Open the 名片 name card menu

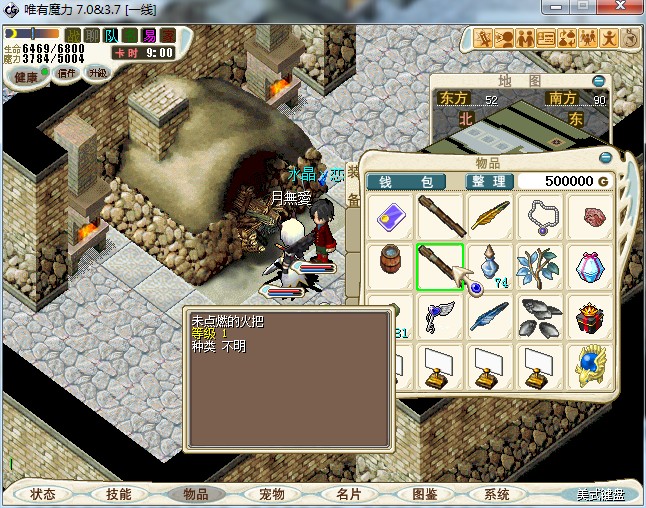pyautogui.click(x=348, y=494)
